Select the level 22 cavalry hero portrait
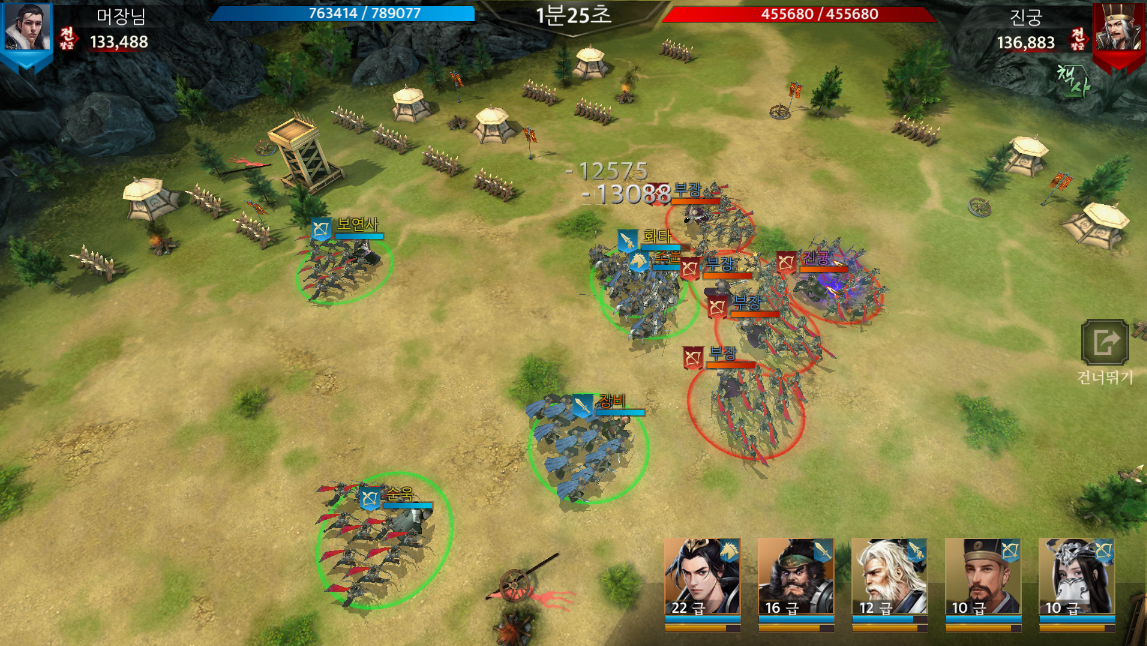 point(702,577)
